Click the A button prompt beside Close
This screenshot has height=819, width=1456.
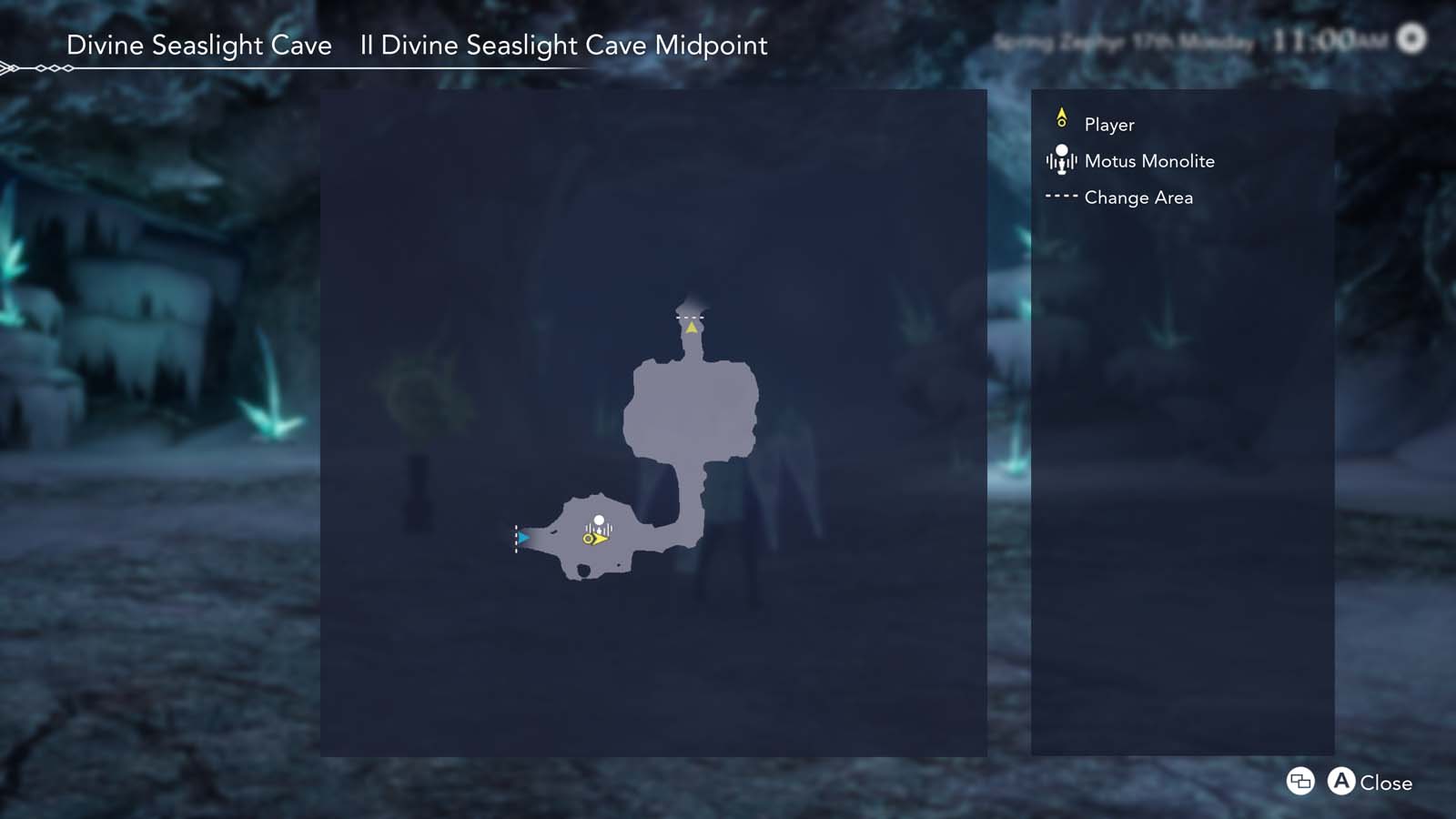[x=1340, y=782]
